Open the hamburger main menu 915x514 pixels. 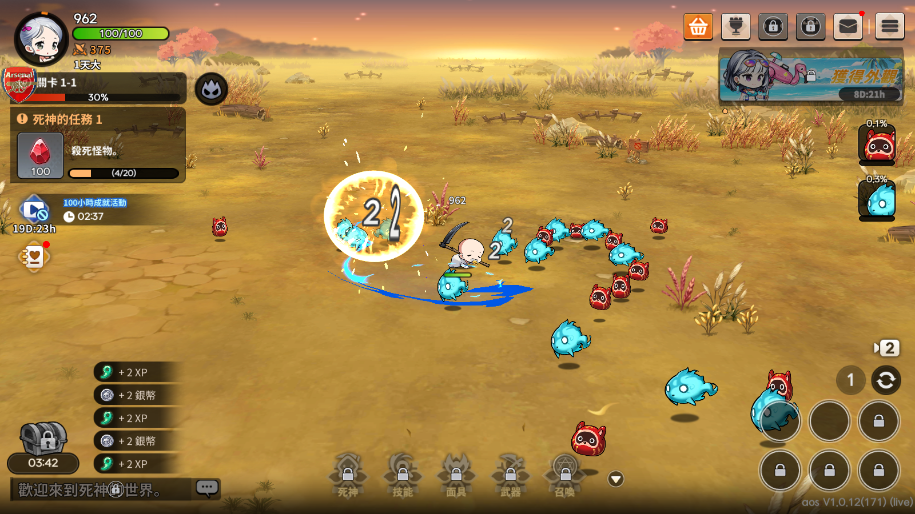889,26
